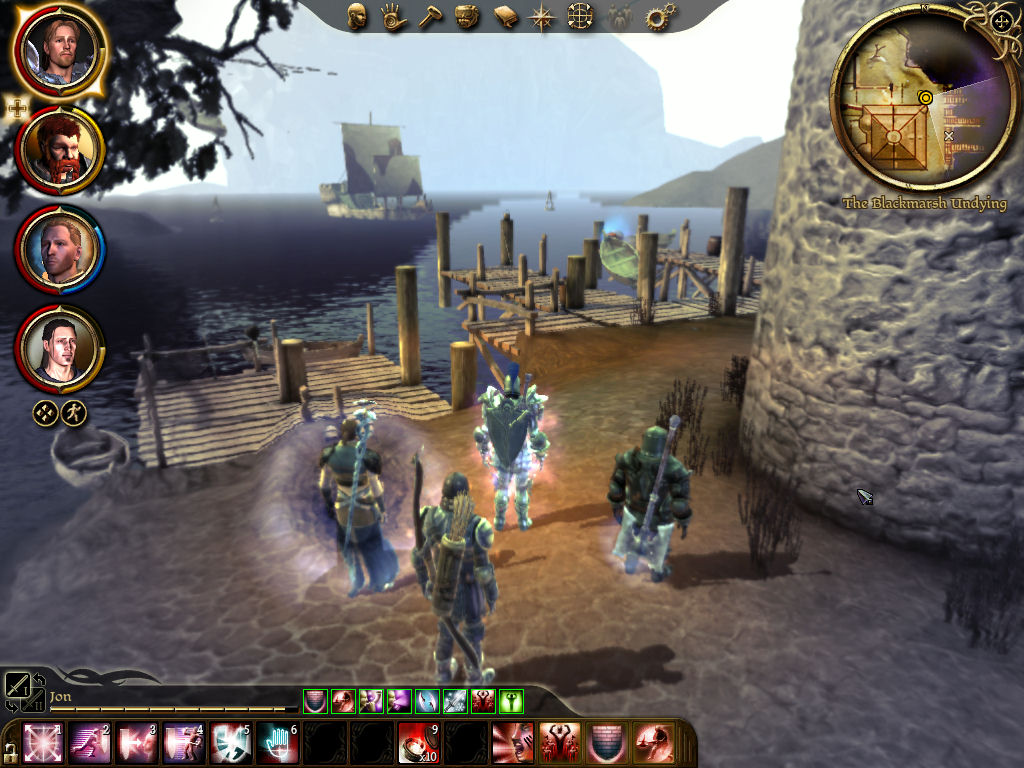
Task: Open the character record head icon
Action: [357, 16]
